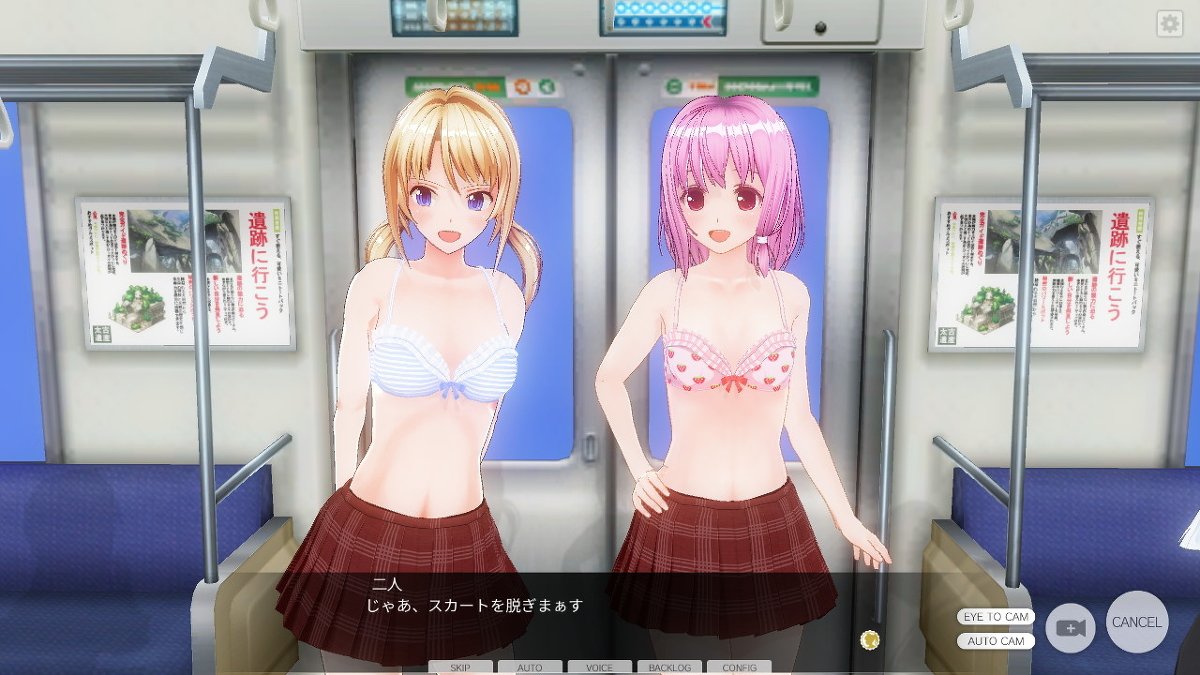
Task: Click the SKIP dialogue button
Action: (x=461, y=667)
